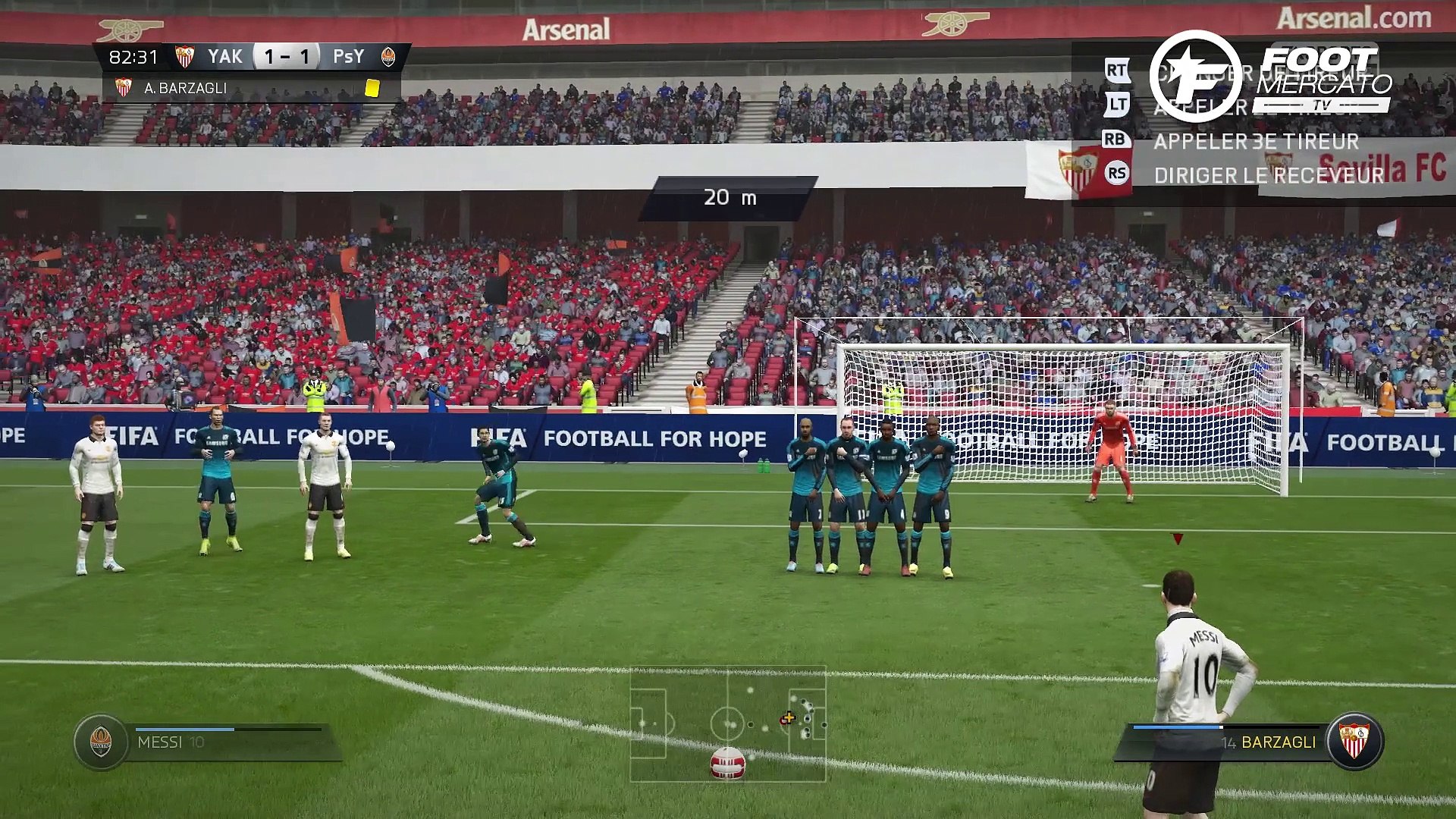Viewport: 1456px width, 819px height.
Task: Open the Foot Mercato TV logo overlay
Action: 1271,76
